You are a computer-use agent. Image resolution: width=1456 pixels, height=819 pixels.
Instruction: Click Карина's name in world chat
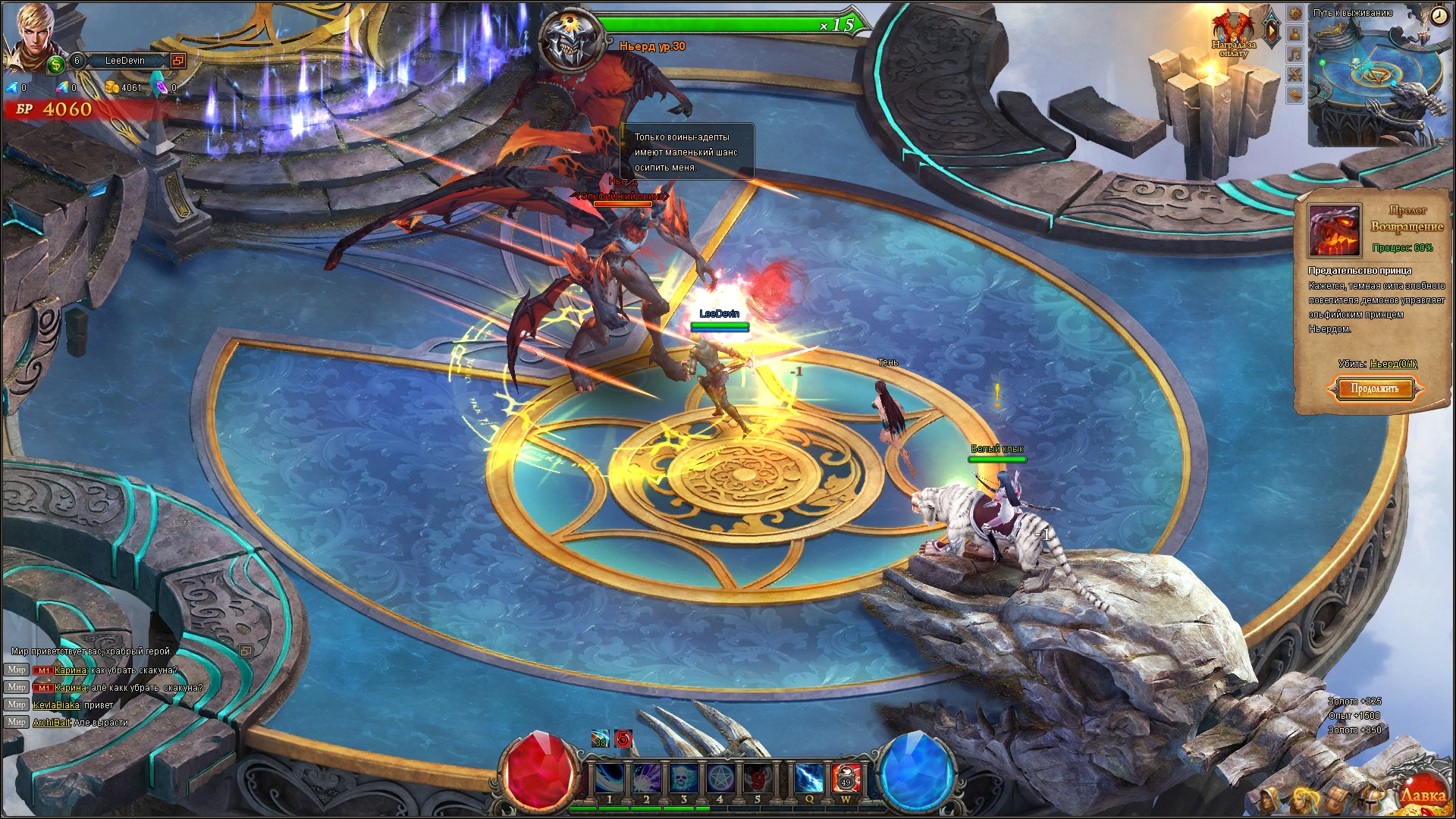point(70,670)
